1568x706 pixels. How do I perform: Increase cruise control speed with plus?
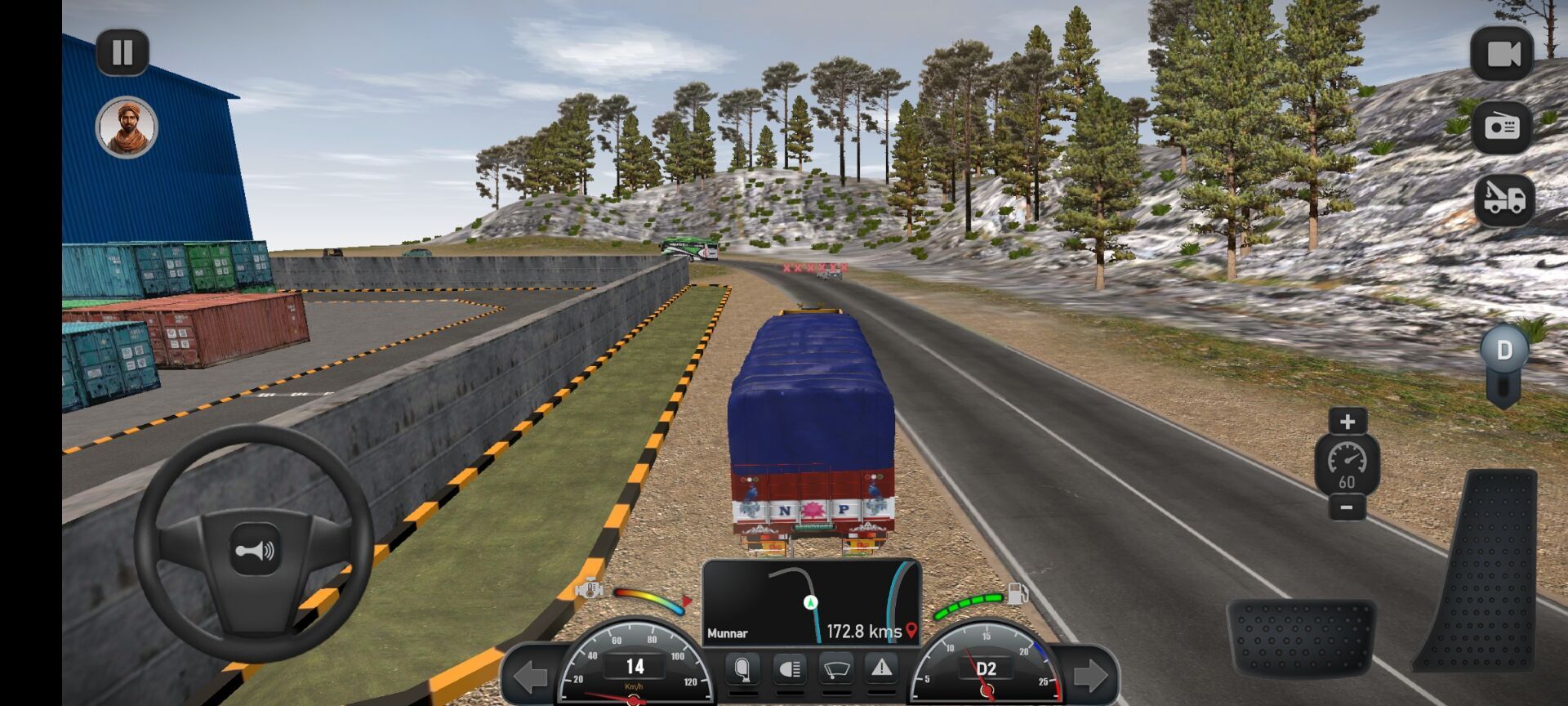(x=1347, y=422)
